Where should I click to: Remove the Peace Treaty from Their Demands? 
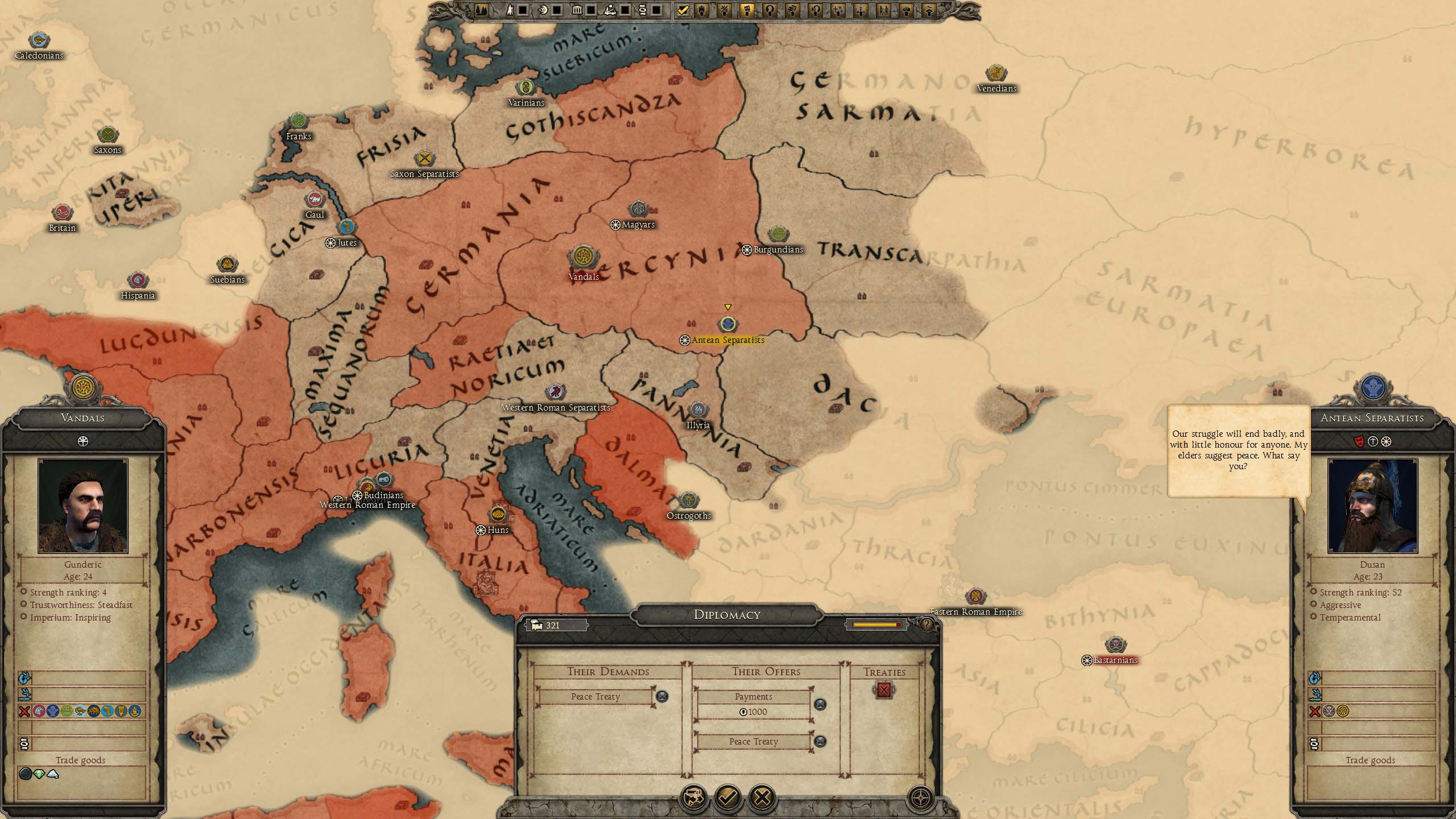pos(662,696)
